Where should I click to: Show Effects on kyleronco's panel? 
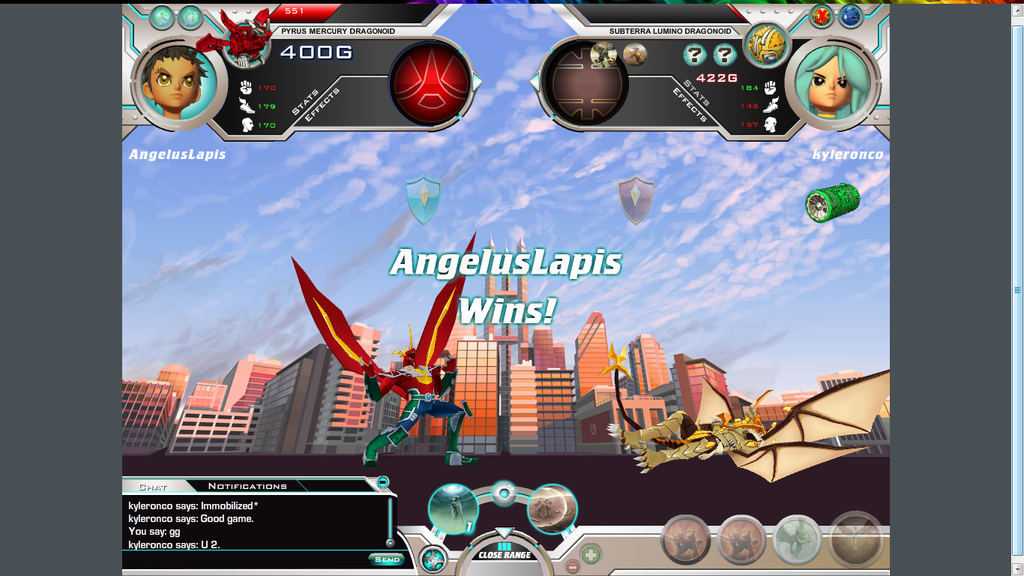pos(690,105)
